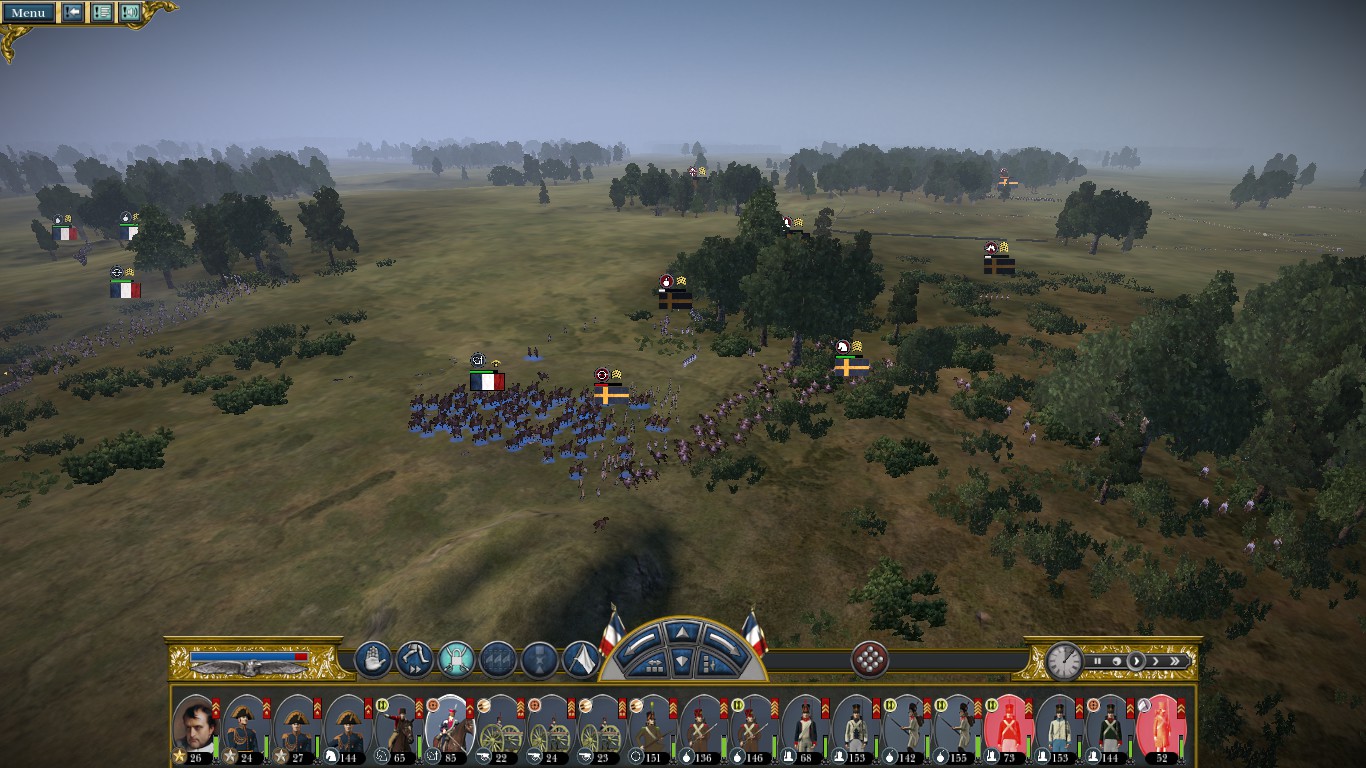The height and width of the screenshot is (768, 1366).
Task: Move formation forward with up arrow
Action: 681,633
